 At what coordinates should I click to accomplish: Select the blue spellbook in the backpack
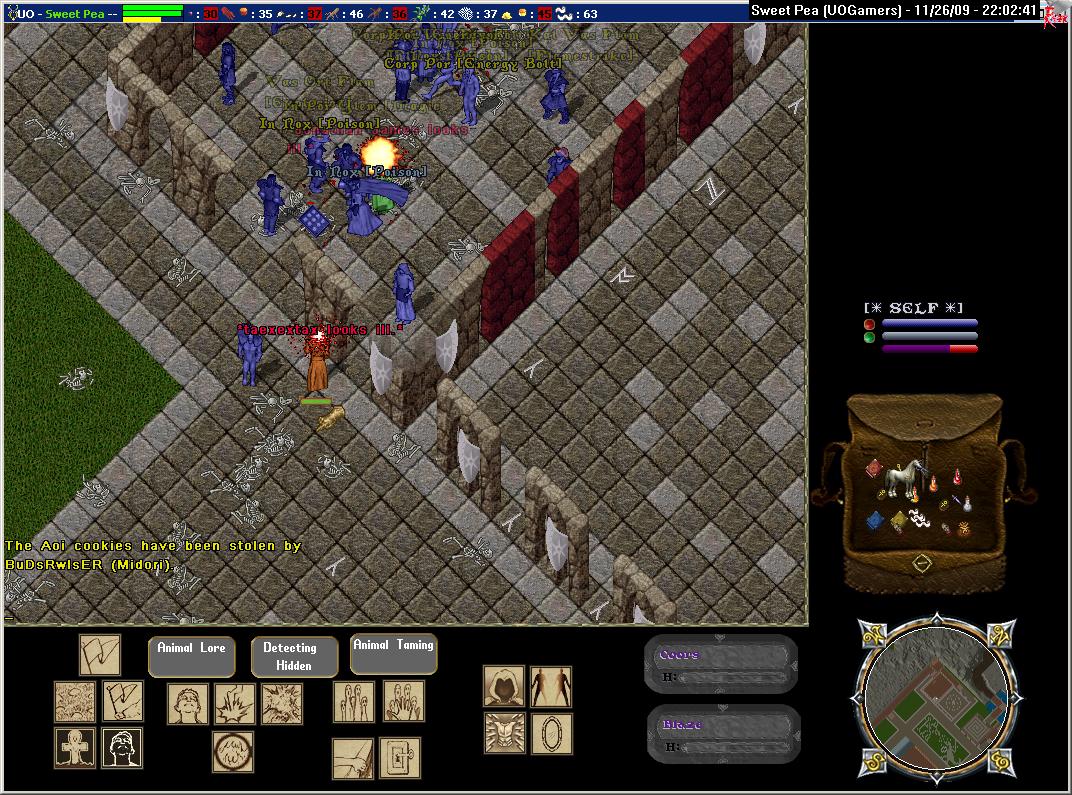[875, 520]
